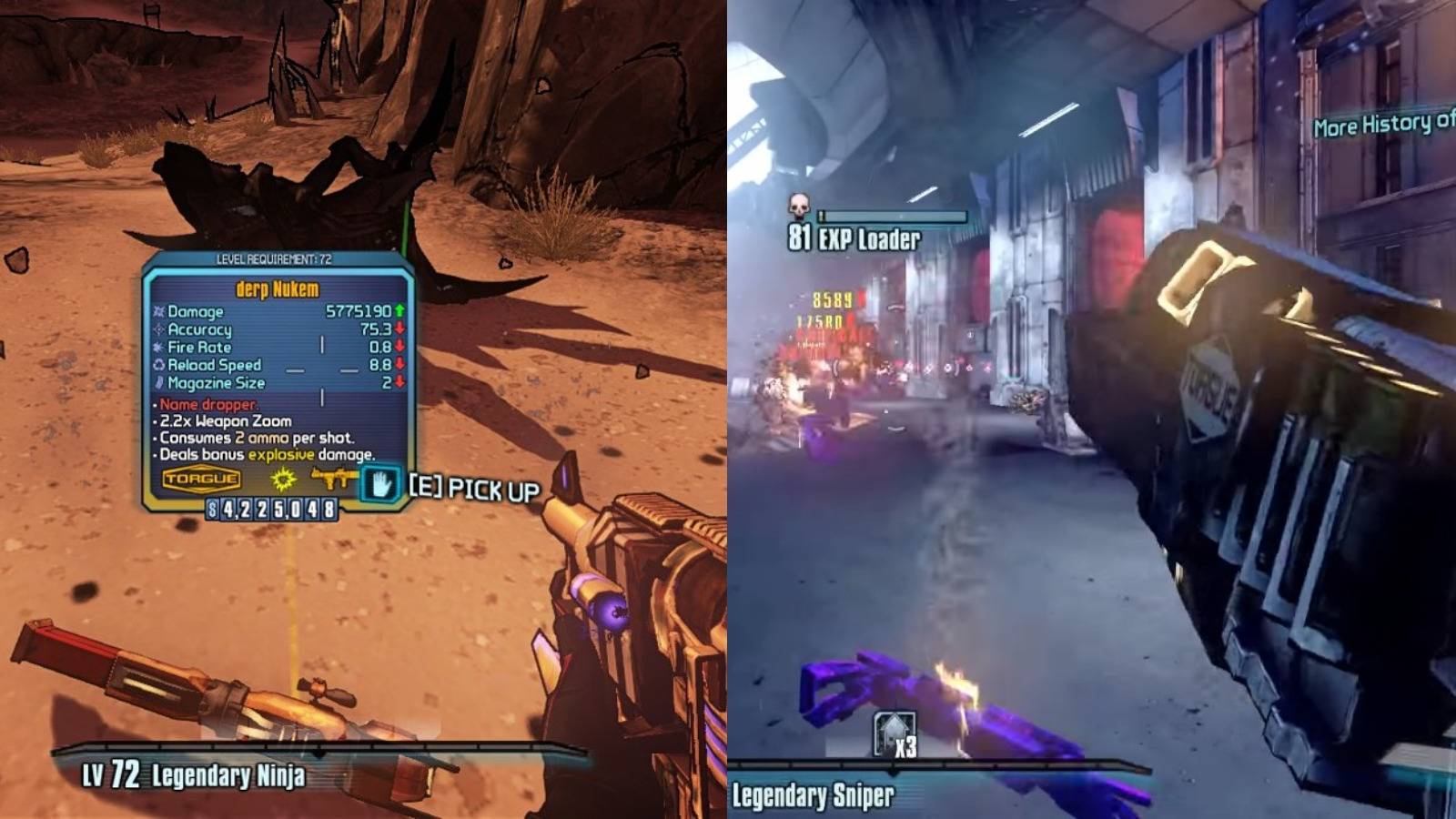
Task: Click the dollar sign on the price display
Action: 213,510
